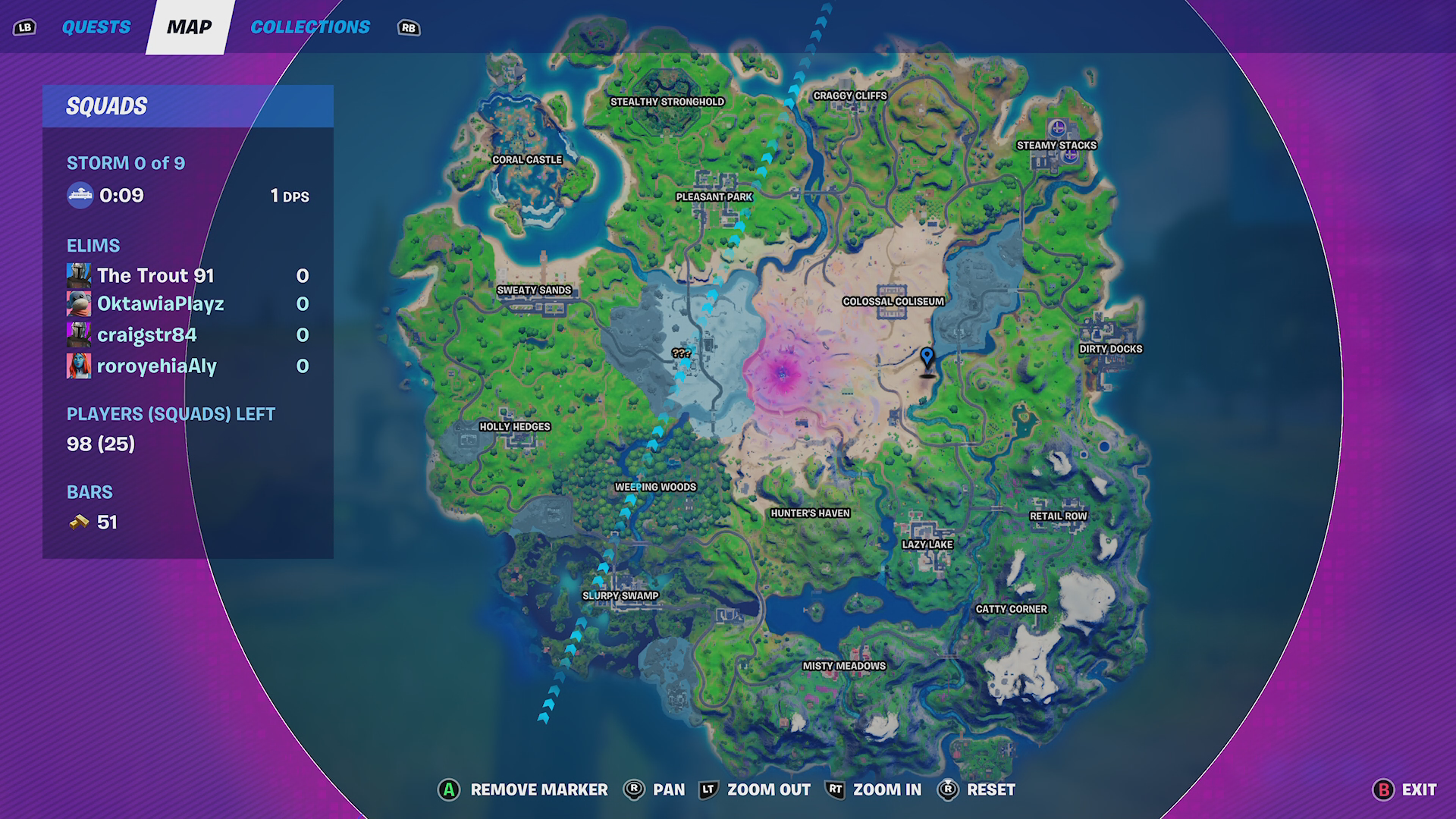Select the unknown ??? location label
This screenshot has height=819, width=1456.
coord(681,353)
